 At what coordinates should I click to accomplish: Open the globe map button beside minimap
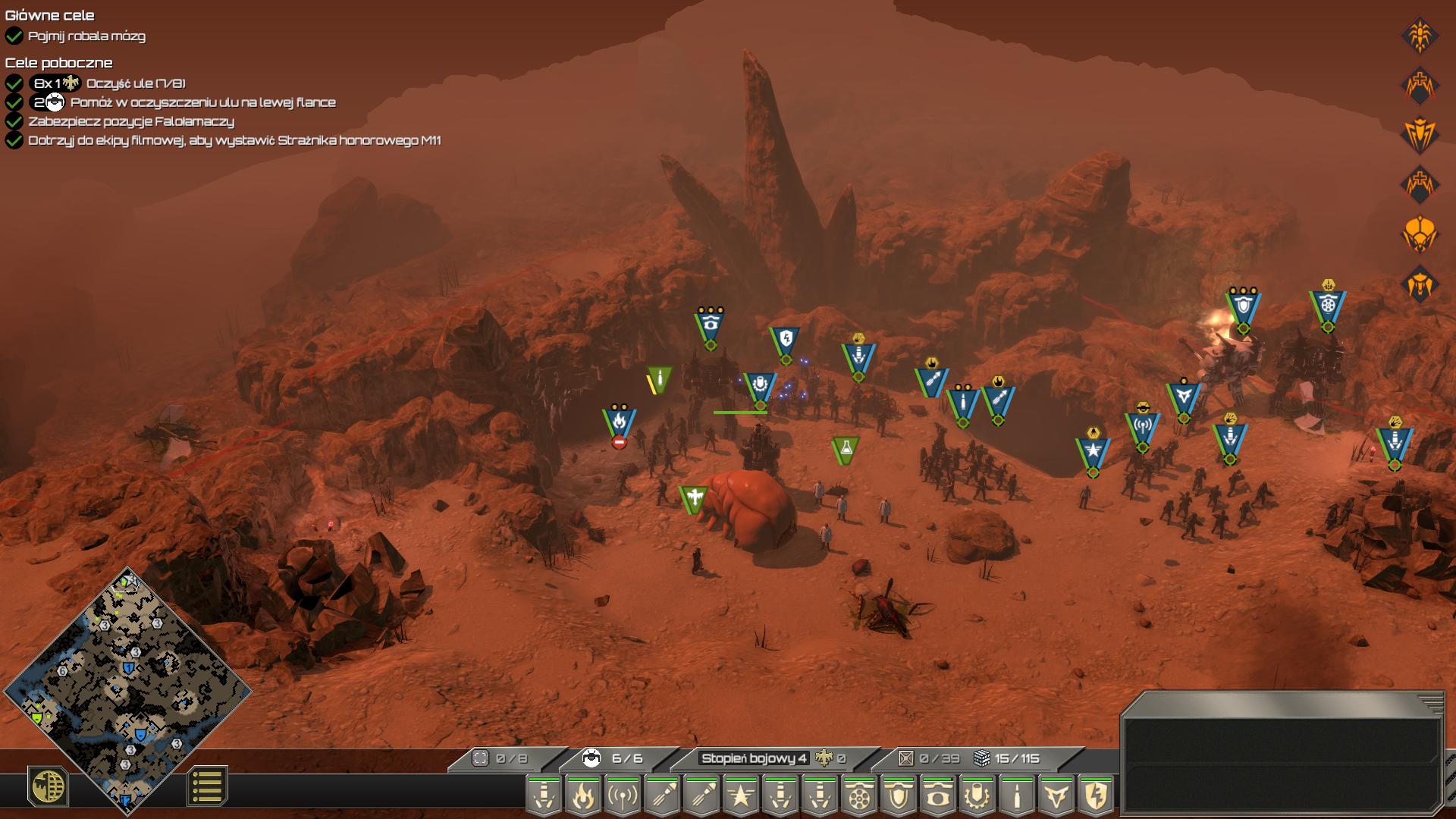pos(48,786)
